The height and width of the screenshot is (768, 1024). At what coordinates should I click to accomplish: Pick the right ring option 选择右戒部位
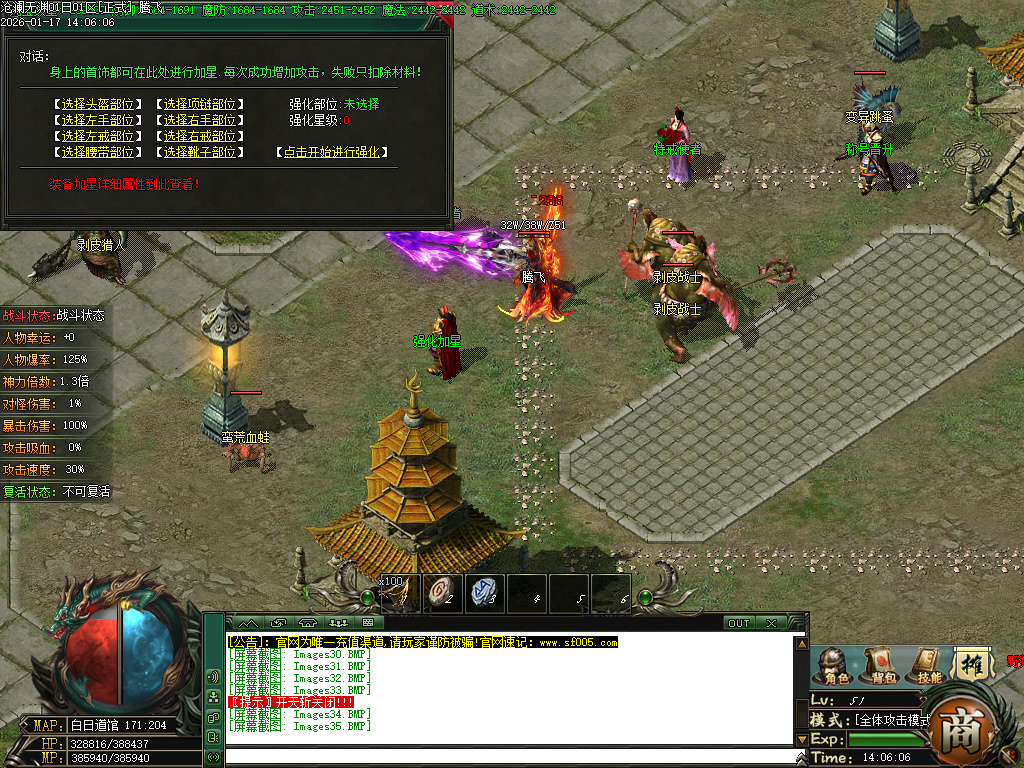pos(200,136)
